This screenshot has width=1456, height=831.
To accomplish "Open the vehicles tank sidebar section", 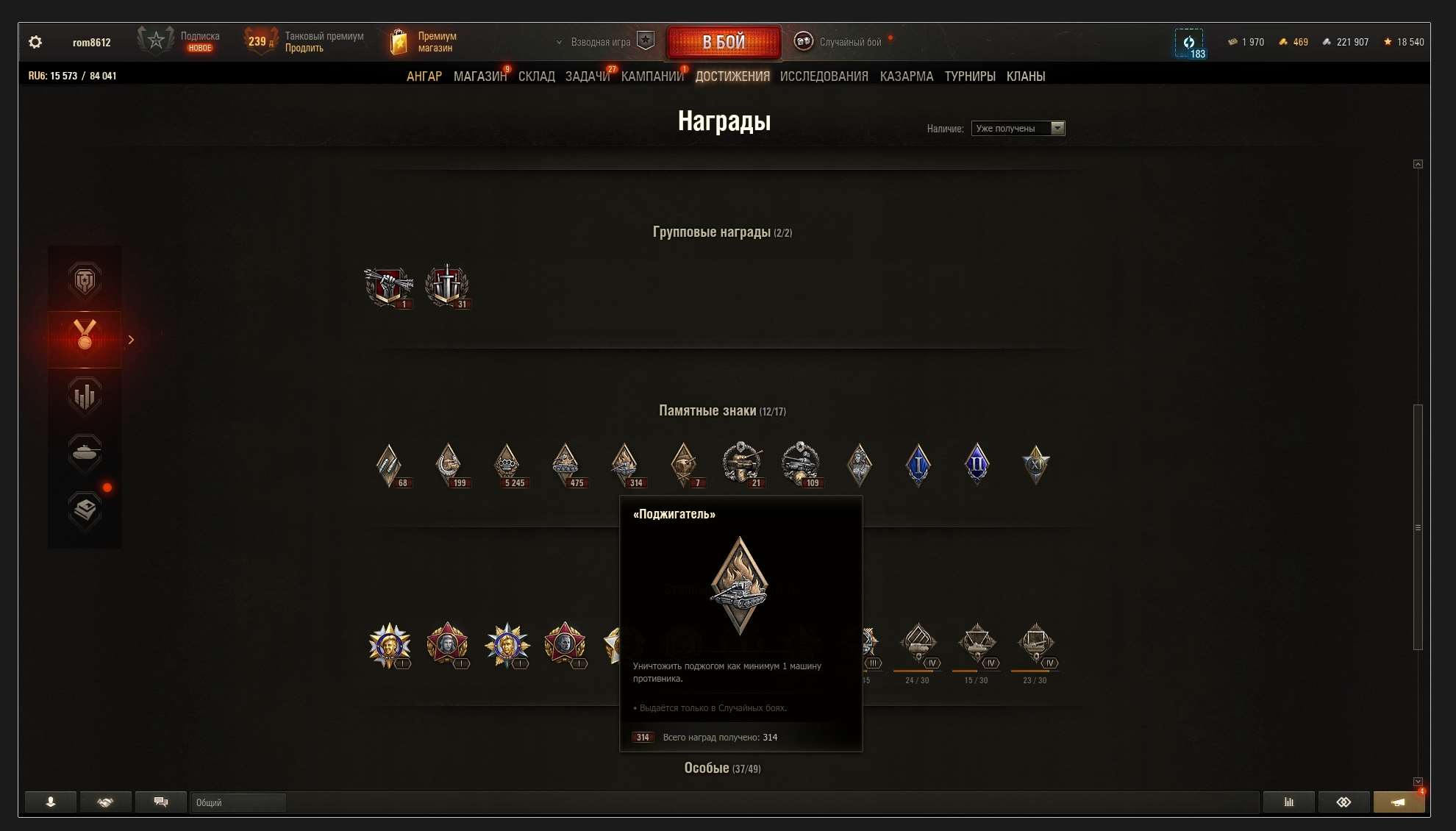I will tap(85, 452).
